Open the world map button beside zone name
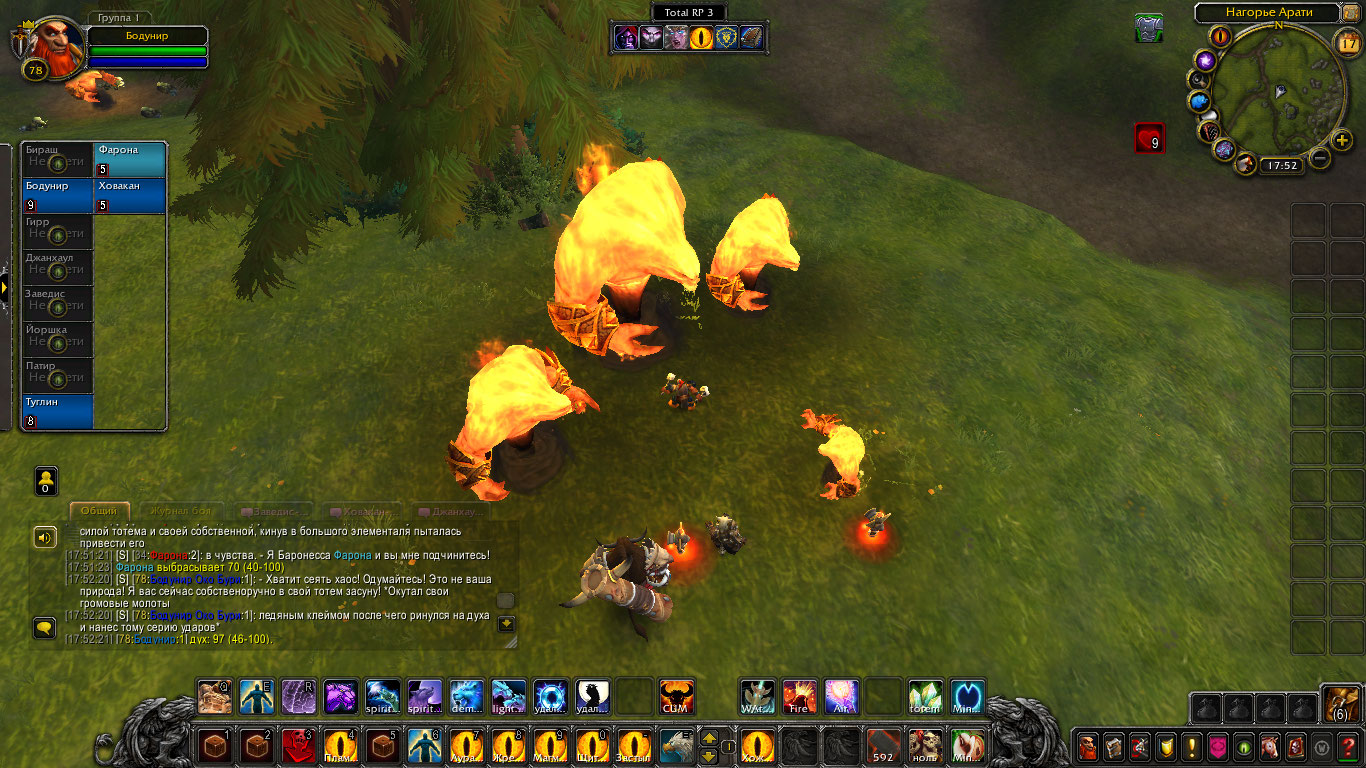Viewport: 1366px width, 768px height. coord(1351,13)
